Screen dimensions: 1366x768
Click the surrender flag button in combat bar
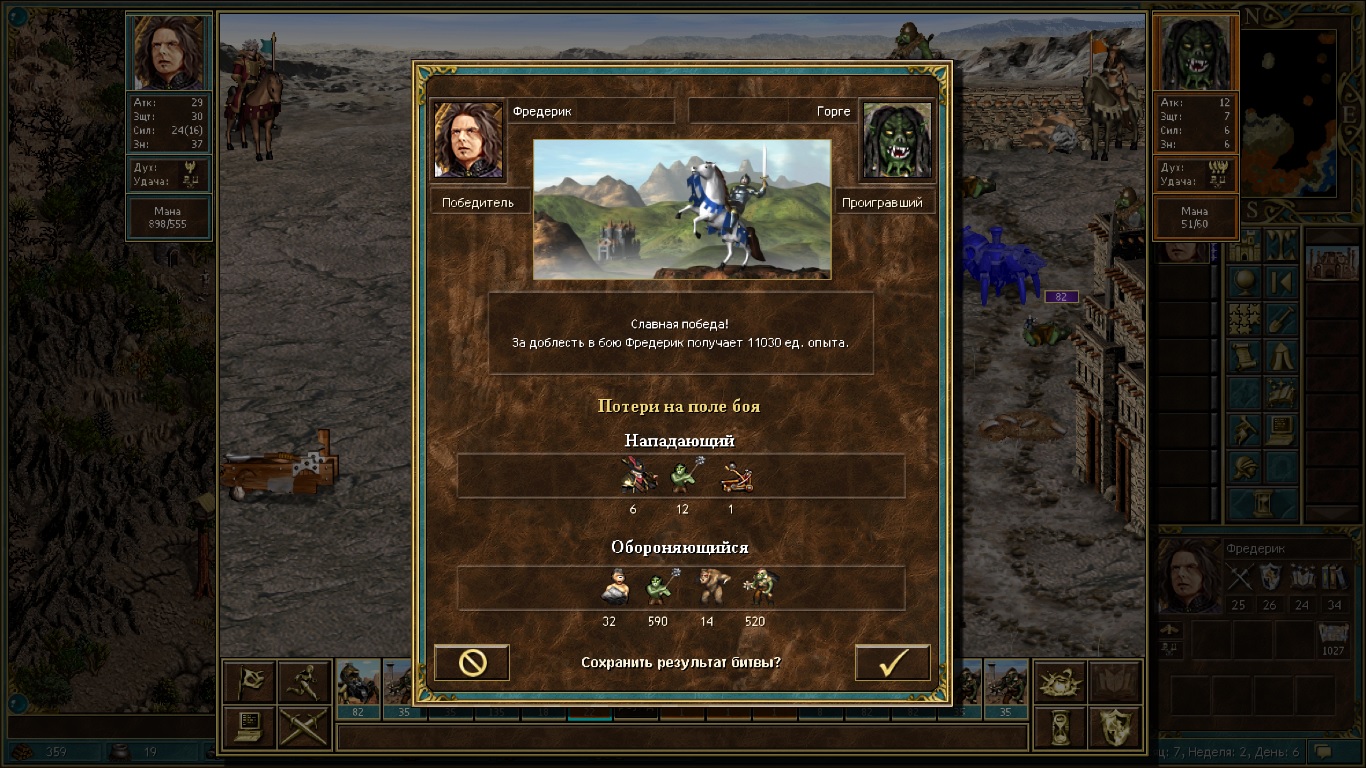pos(249,682)
